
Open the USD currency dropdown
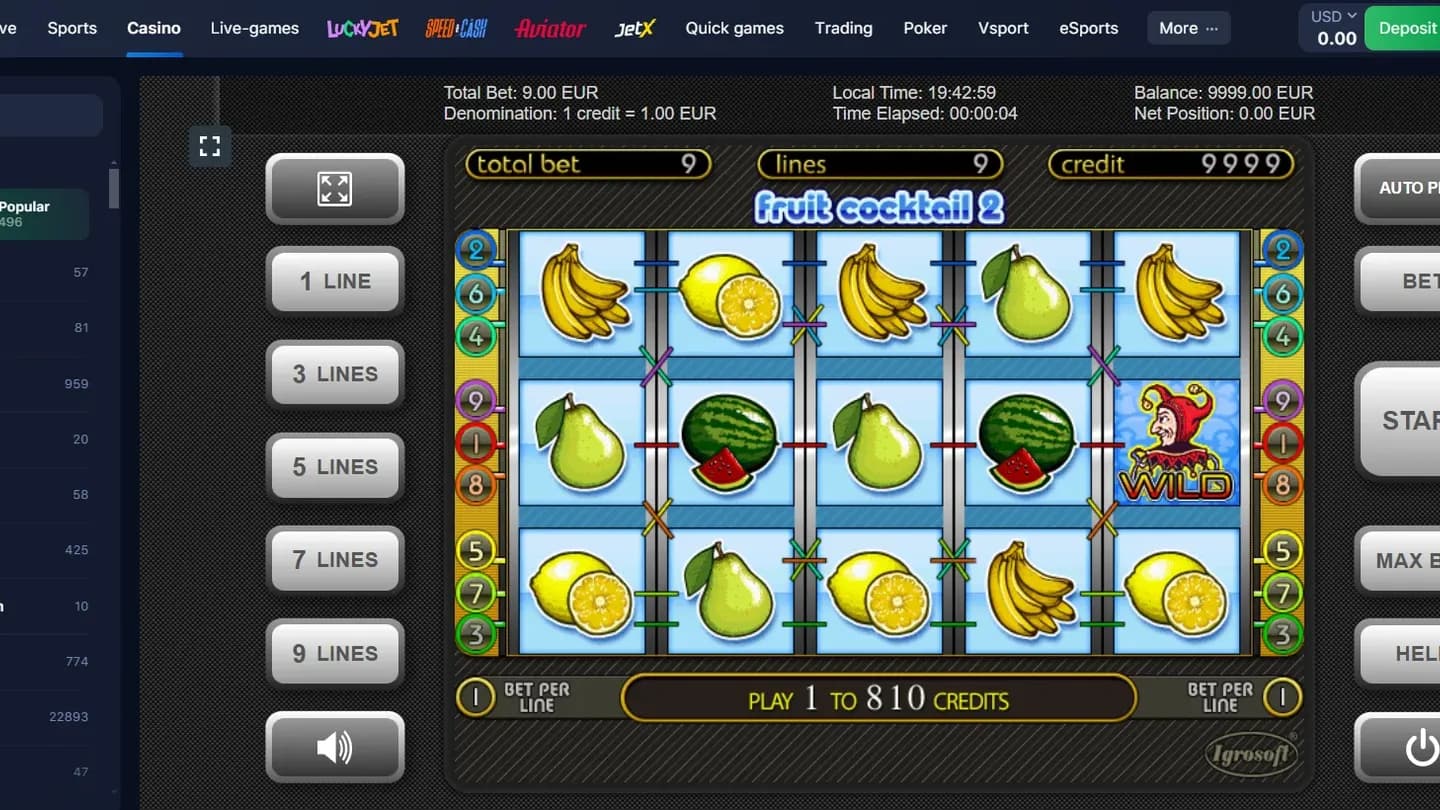(1330, 16)
